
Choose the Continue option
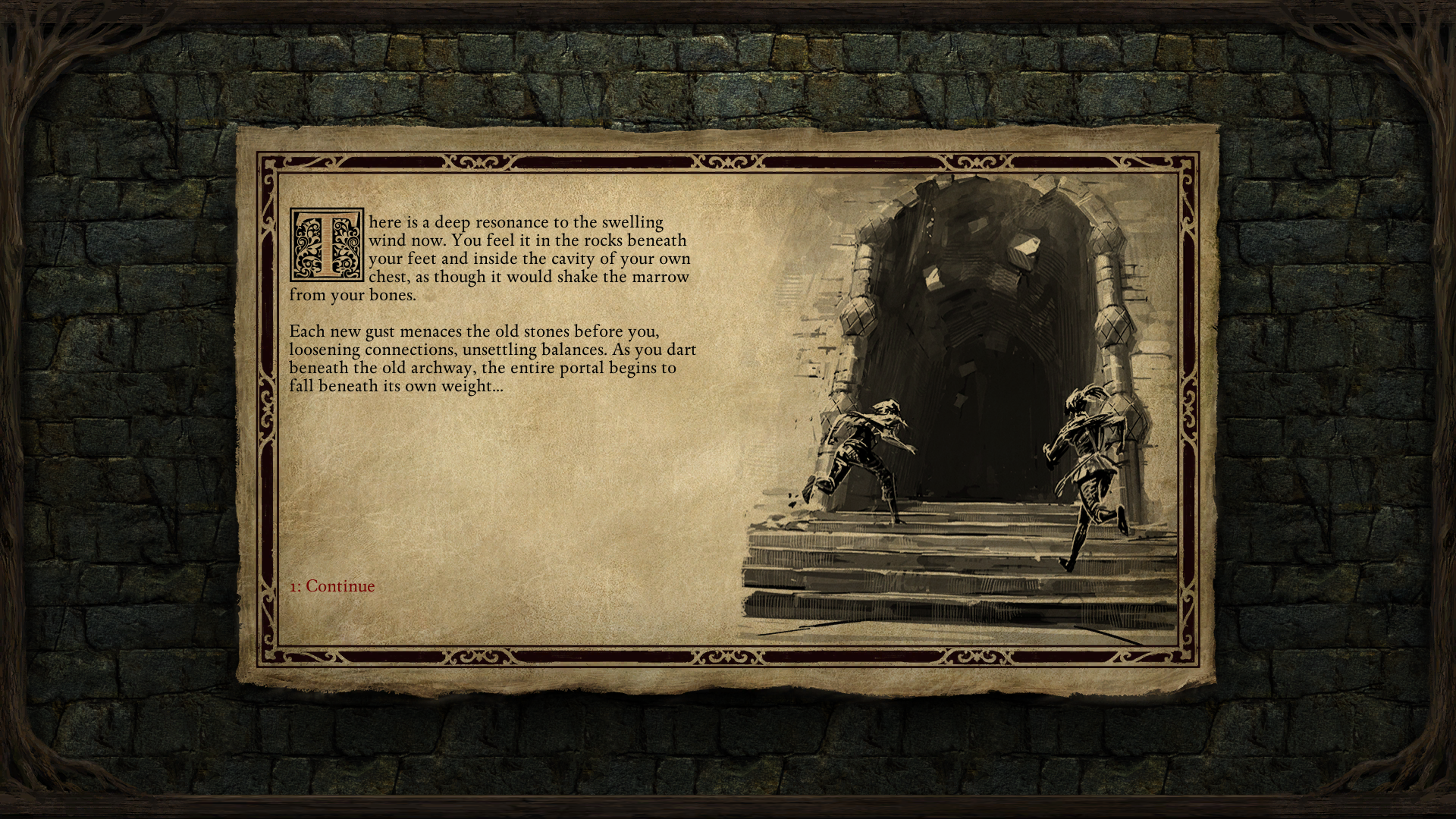(x=332, y=586)
